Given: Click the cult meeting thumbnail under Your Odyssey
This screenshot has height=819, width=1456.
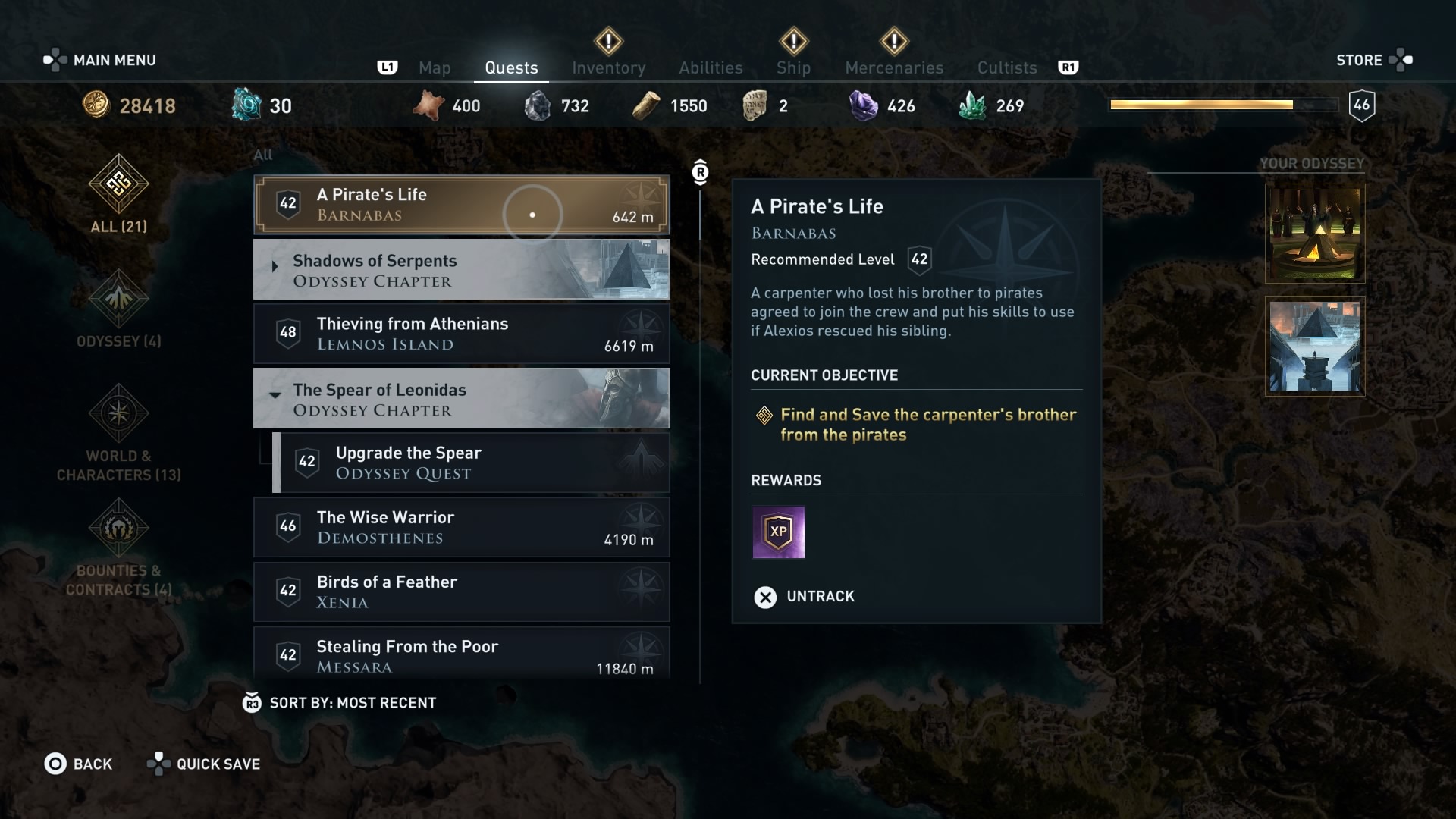Looking at the screenshot, I should coord(1314,233).
